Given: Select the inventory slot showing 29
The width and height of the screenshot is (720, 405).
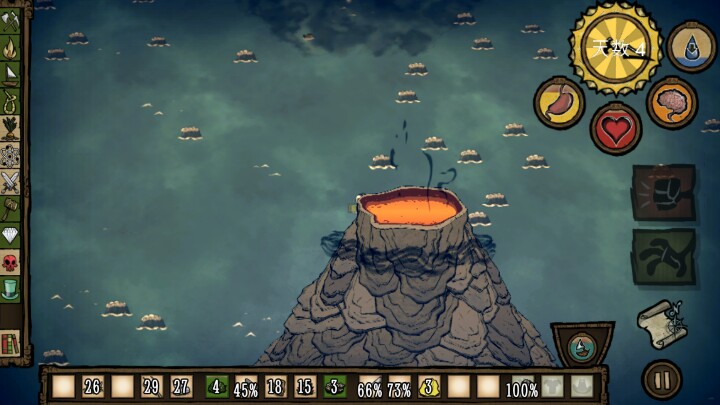Looking at the screenshot, I should pyautogui.click(x=151, y=386).
